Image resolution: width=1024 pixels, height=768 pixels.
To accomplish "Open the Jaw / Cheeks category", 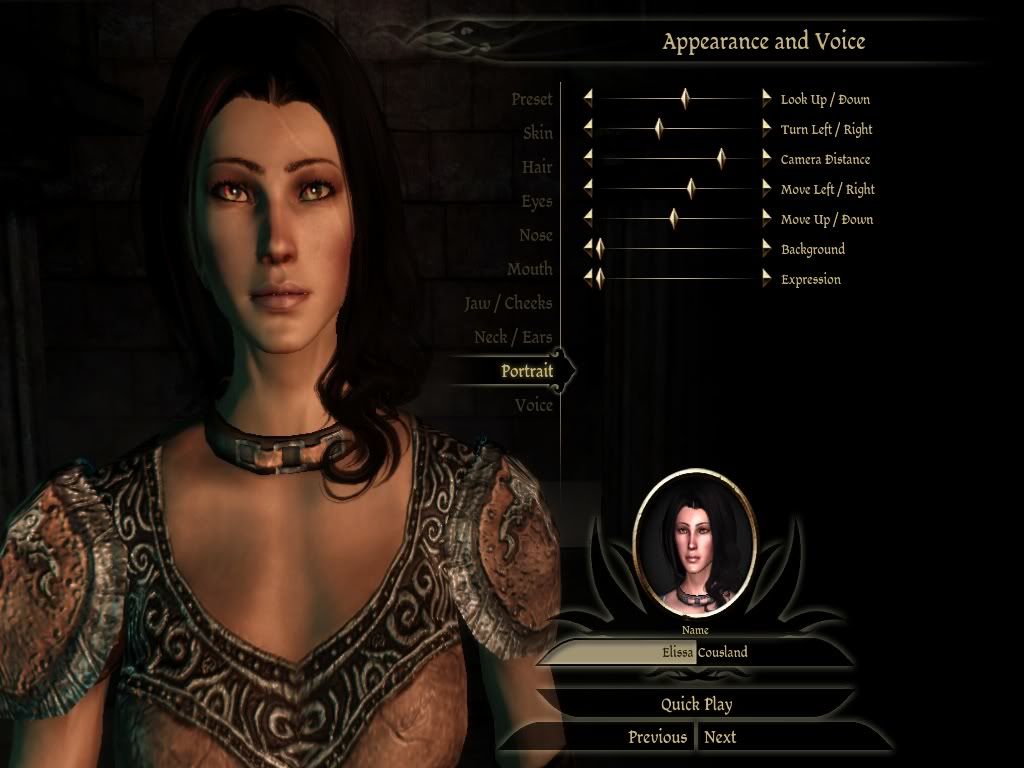I will [507, 303].
